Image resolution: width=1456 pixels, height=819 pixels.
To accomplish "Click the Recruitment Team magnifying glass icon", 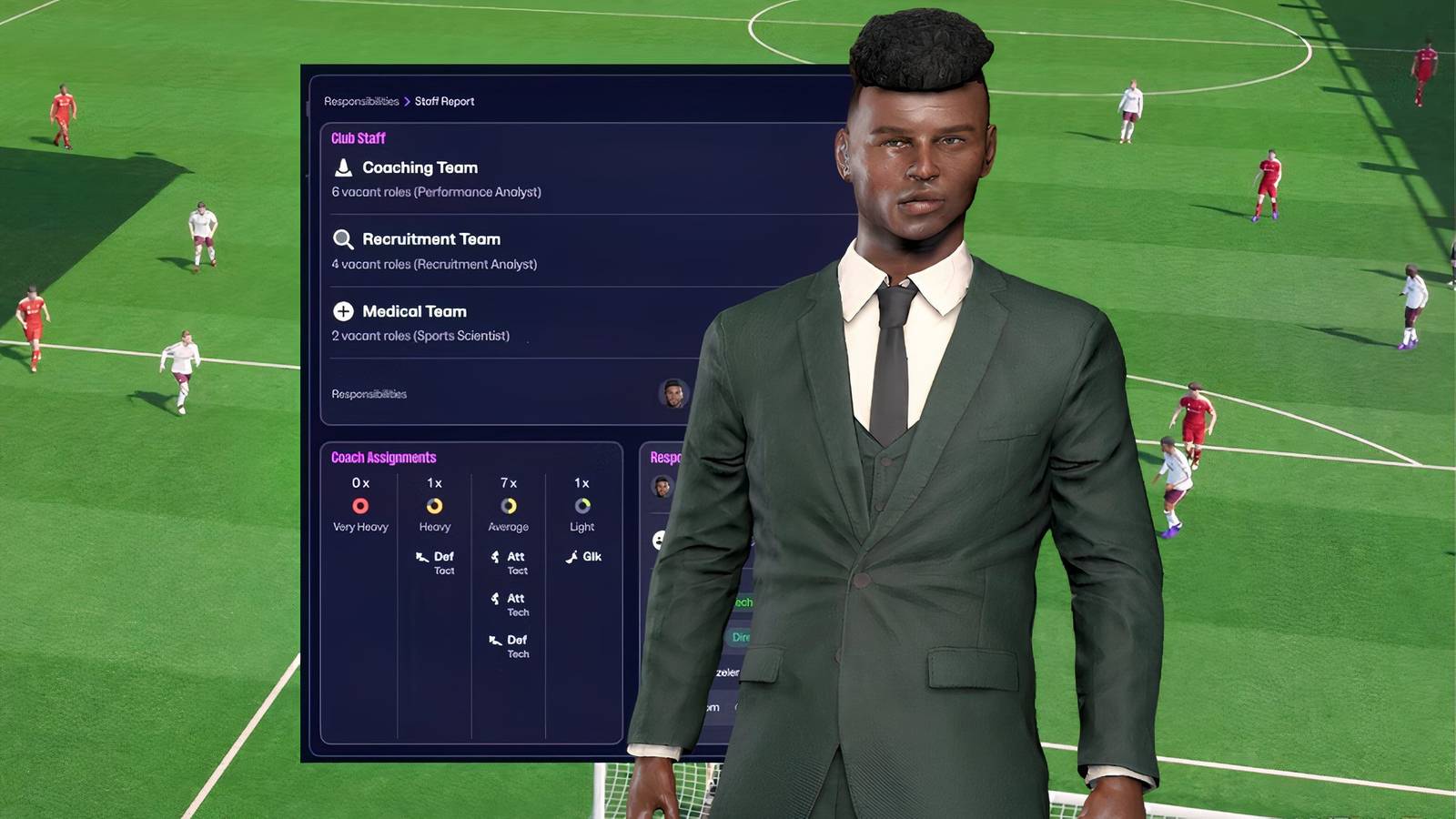I will coord(342,239).
